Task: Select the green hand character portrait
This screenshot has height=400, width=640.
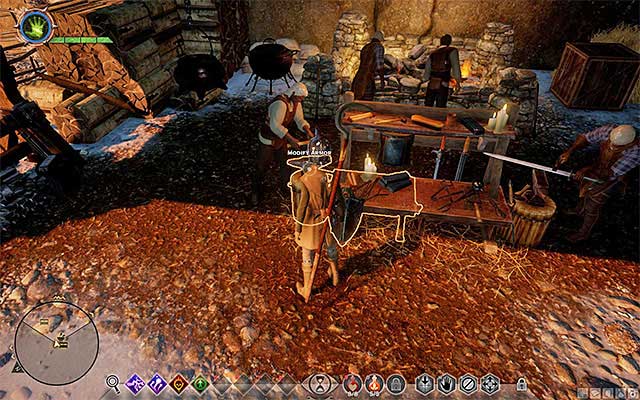Action: pyautogui.click(x=35, y=27)
